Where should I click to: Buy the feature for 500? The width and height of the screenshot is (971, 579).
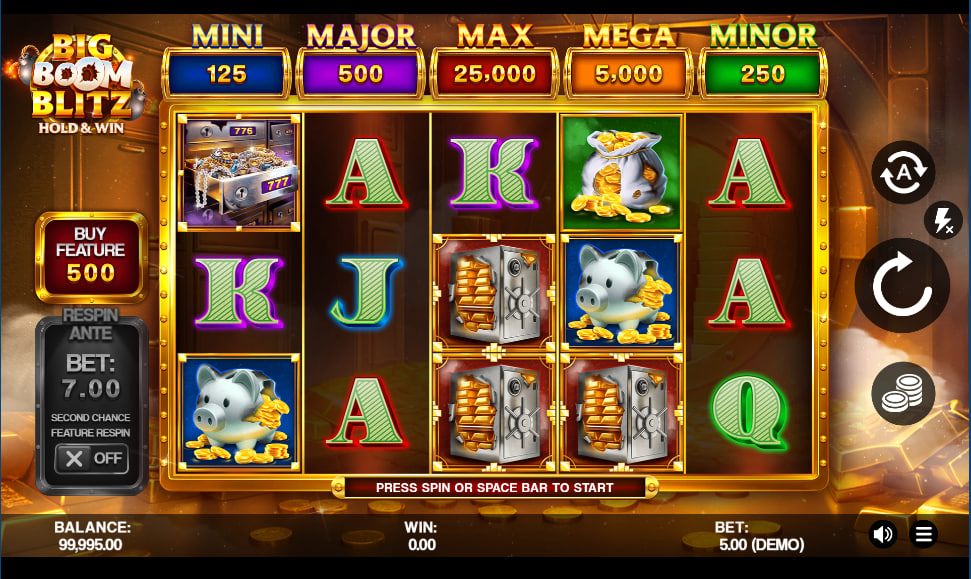click(x=91, y=258)
